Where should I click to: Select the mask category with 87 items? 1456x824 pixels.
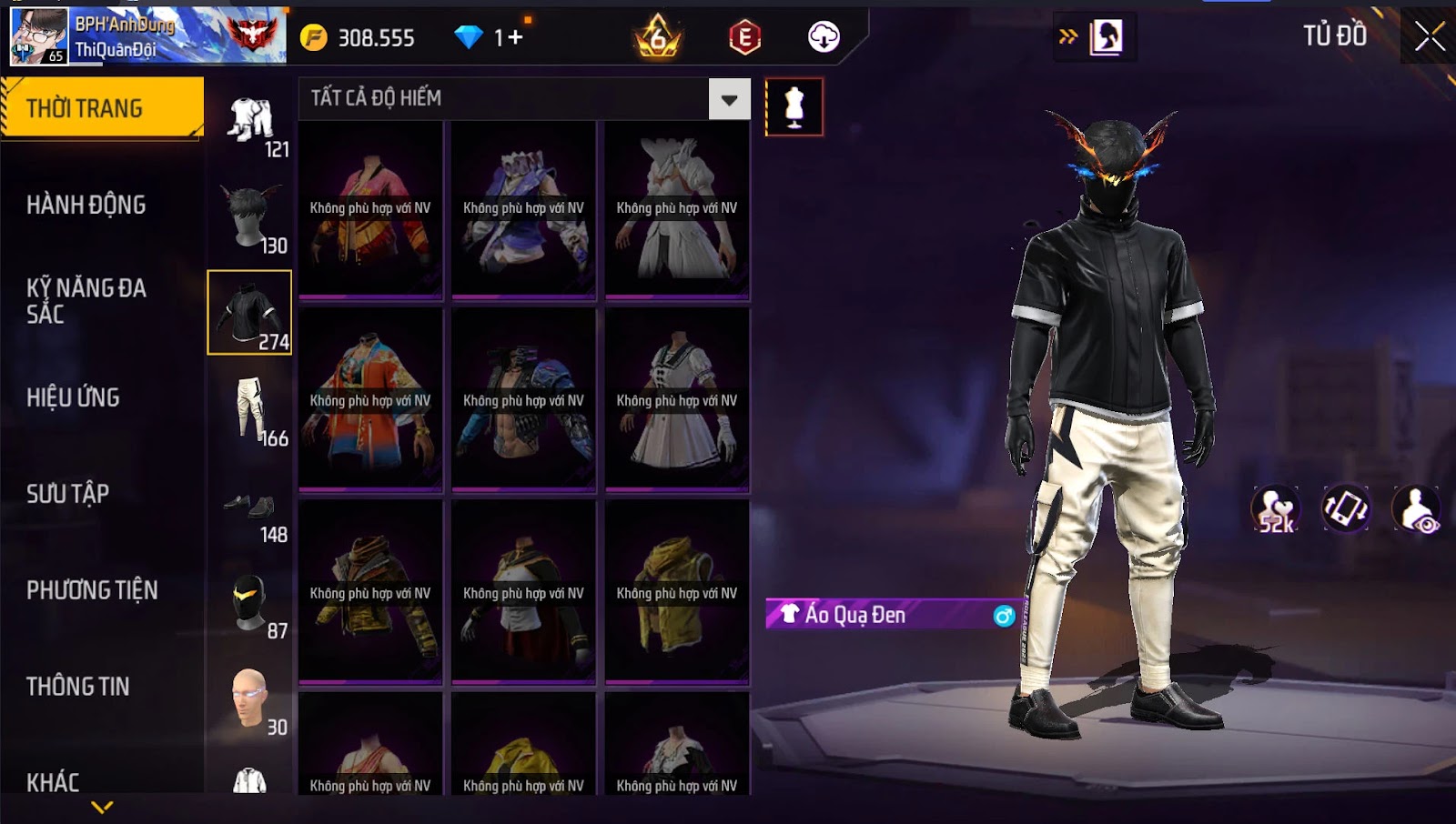(251, 603)
